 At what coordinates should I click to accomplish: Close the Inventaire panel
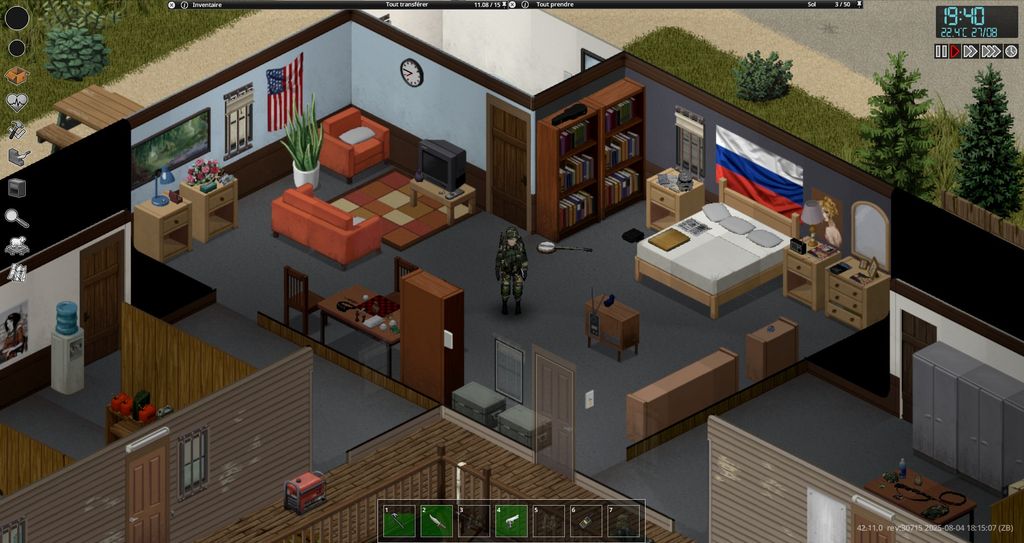tap(172, 5)
